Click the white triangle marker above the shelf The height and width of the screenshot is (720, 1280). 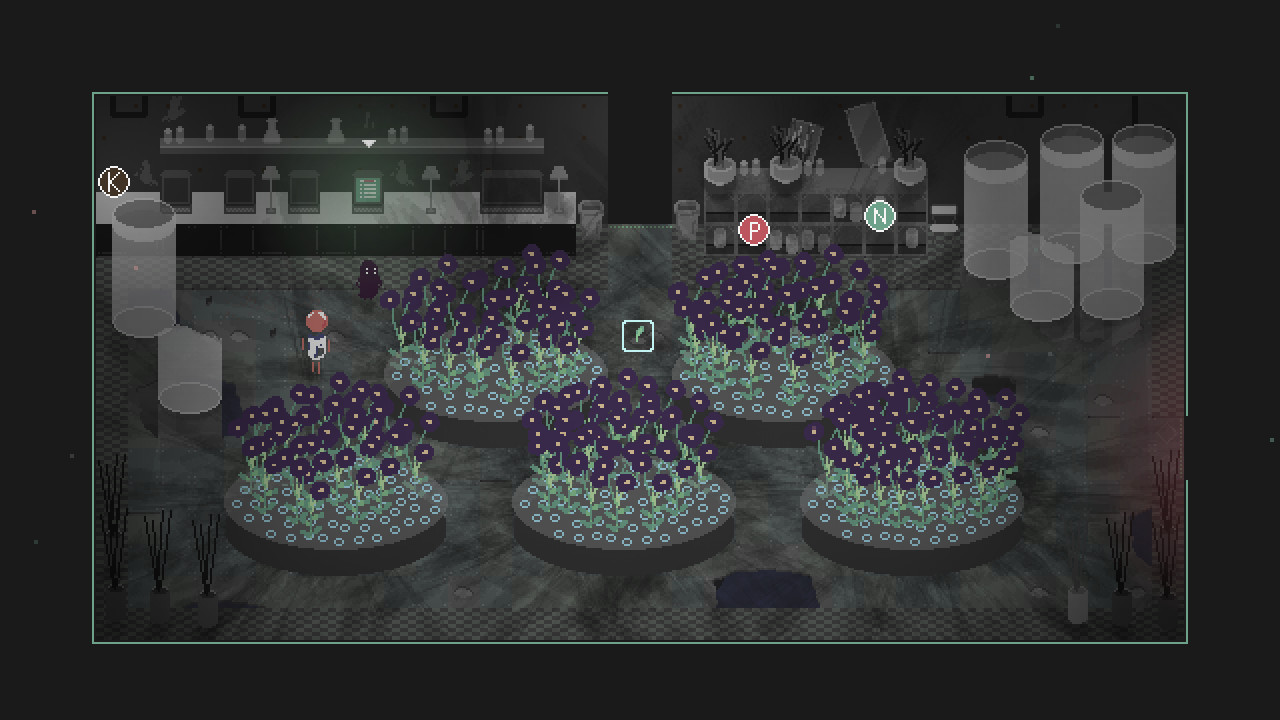pyautogui.click(x=369, y=143)
